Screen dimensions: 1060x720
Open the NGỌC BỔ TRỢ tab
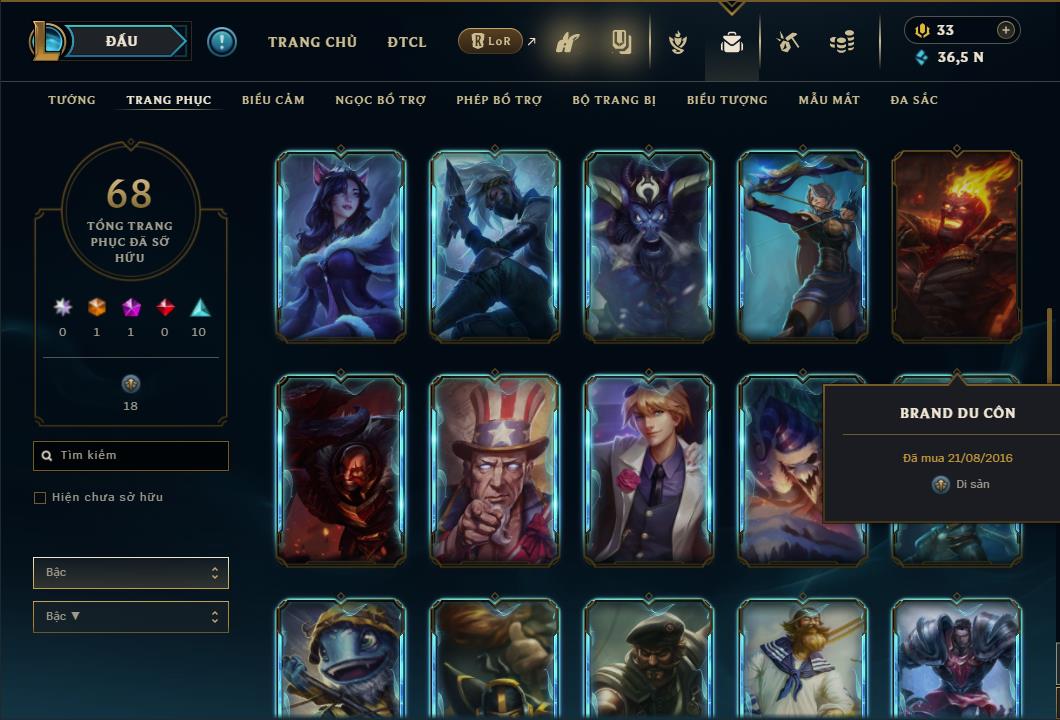(380, 100)
